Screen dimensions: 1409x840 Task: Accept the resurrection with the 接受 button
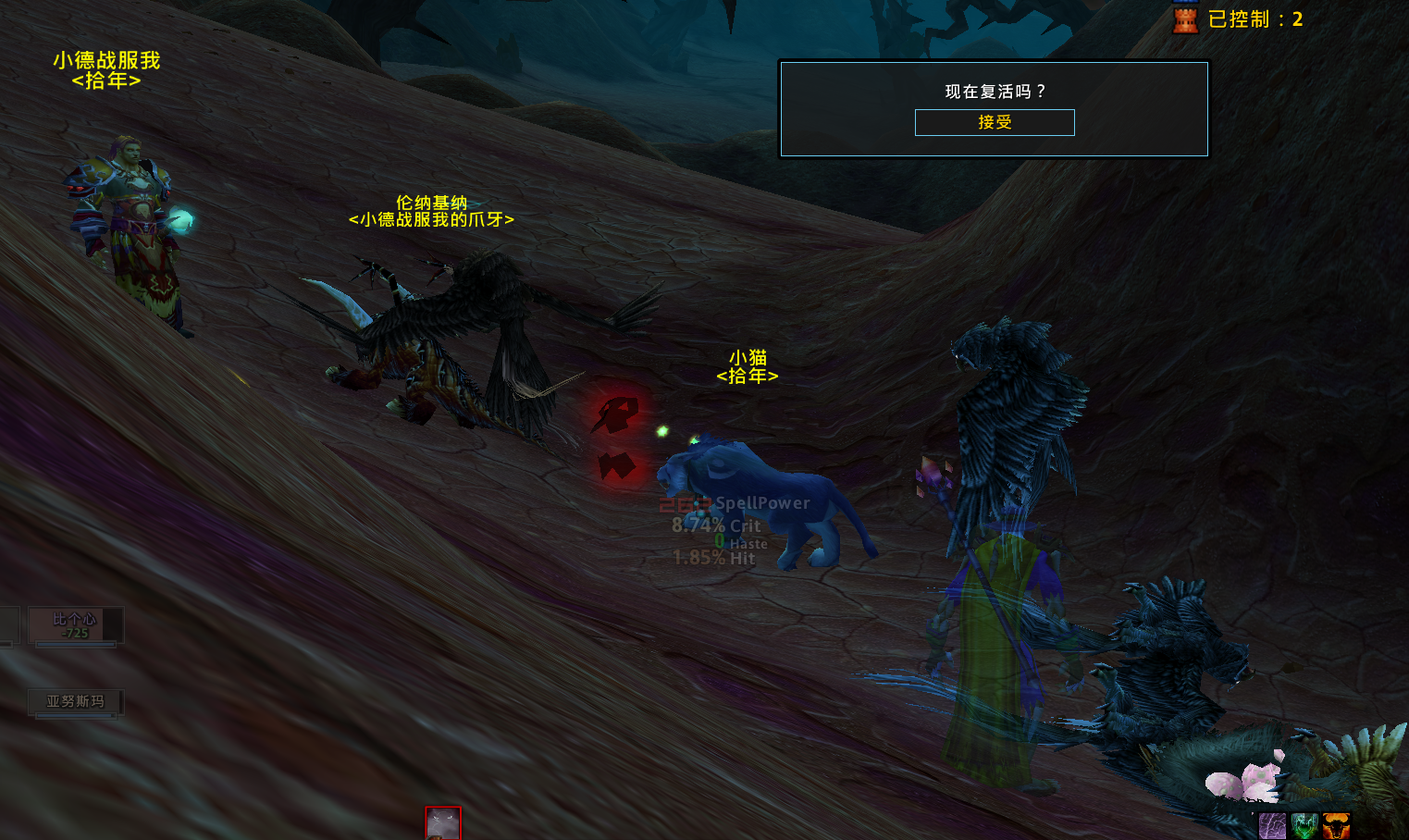click(x=995, y=122)
